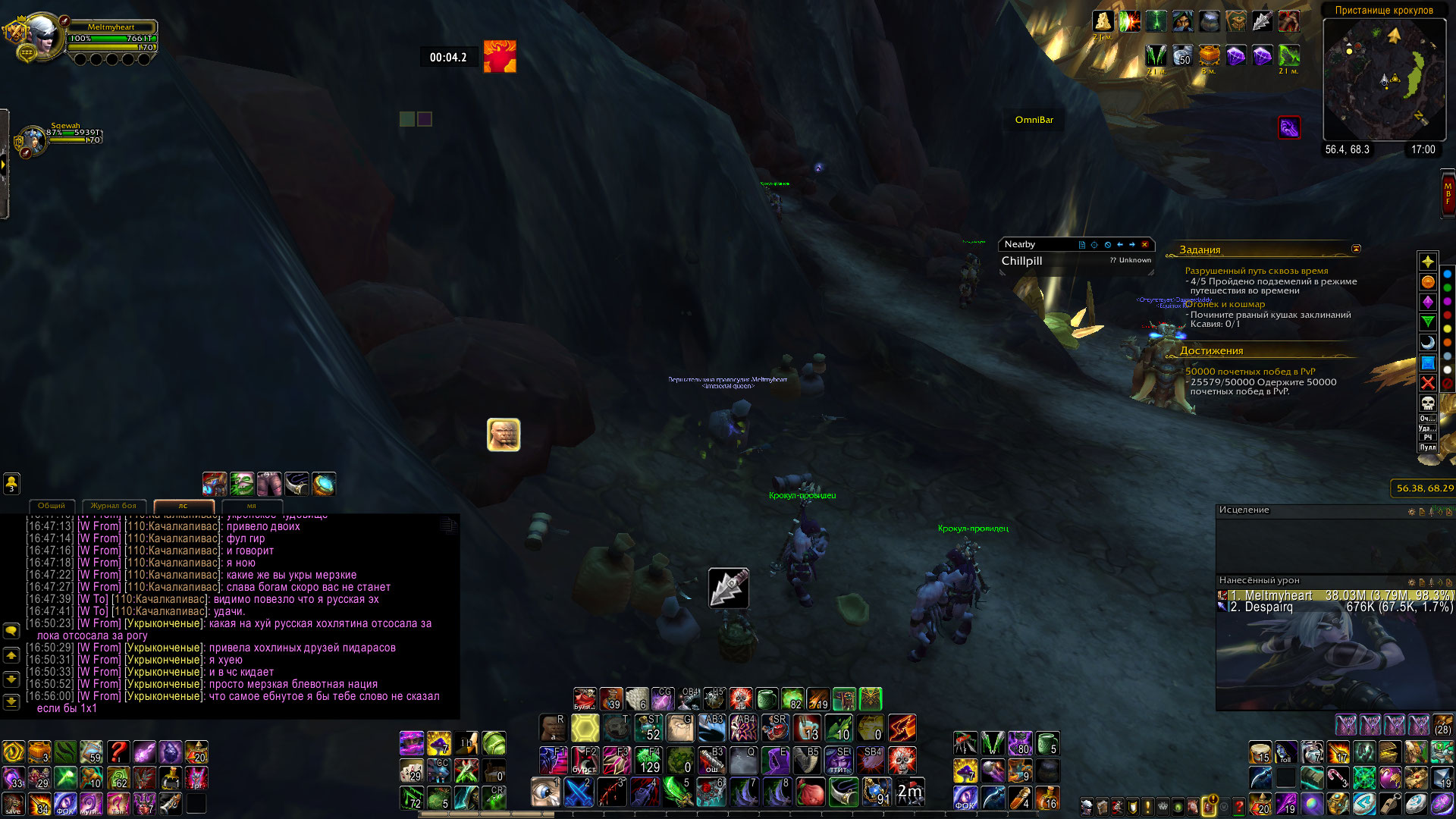Apply the yellow star raid marker
Image resolution: width=1456 pixels, height=819 pixels.
1428,262
